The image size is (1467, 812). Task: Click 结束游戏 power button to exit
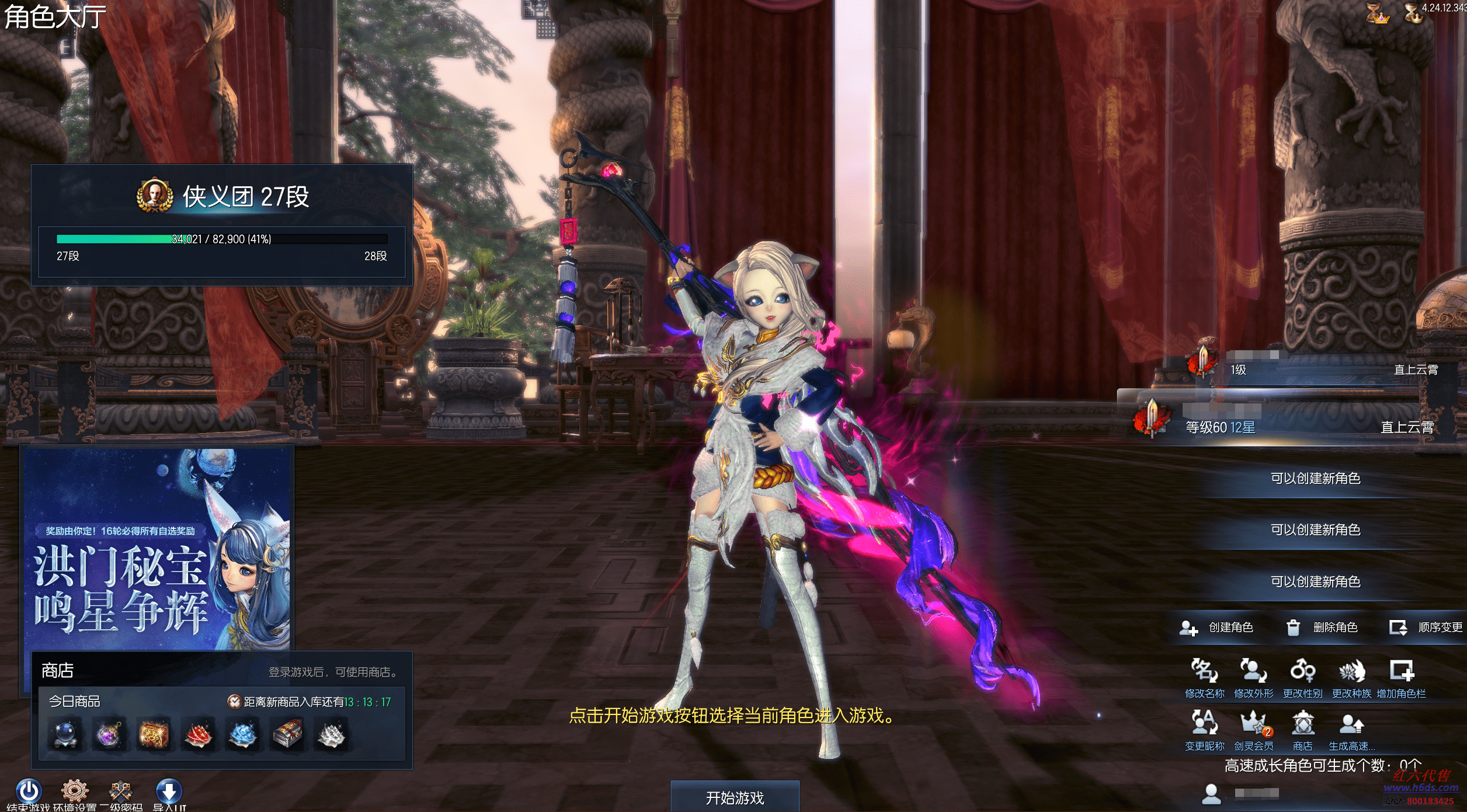coord(28,792)
